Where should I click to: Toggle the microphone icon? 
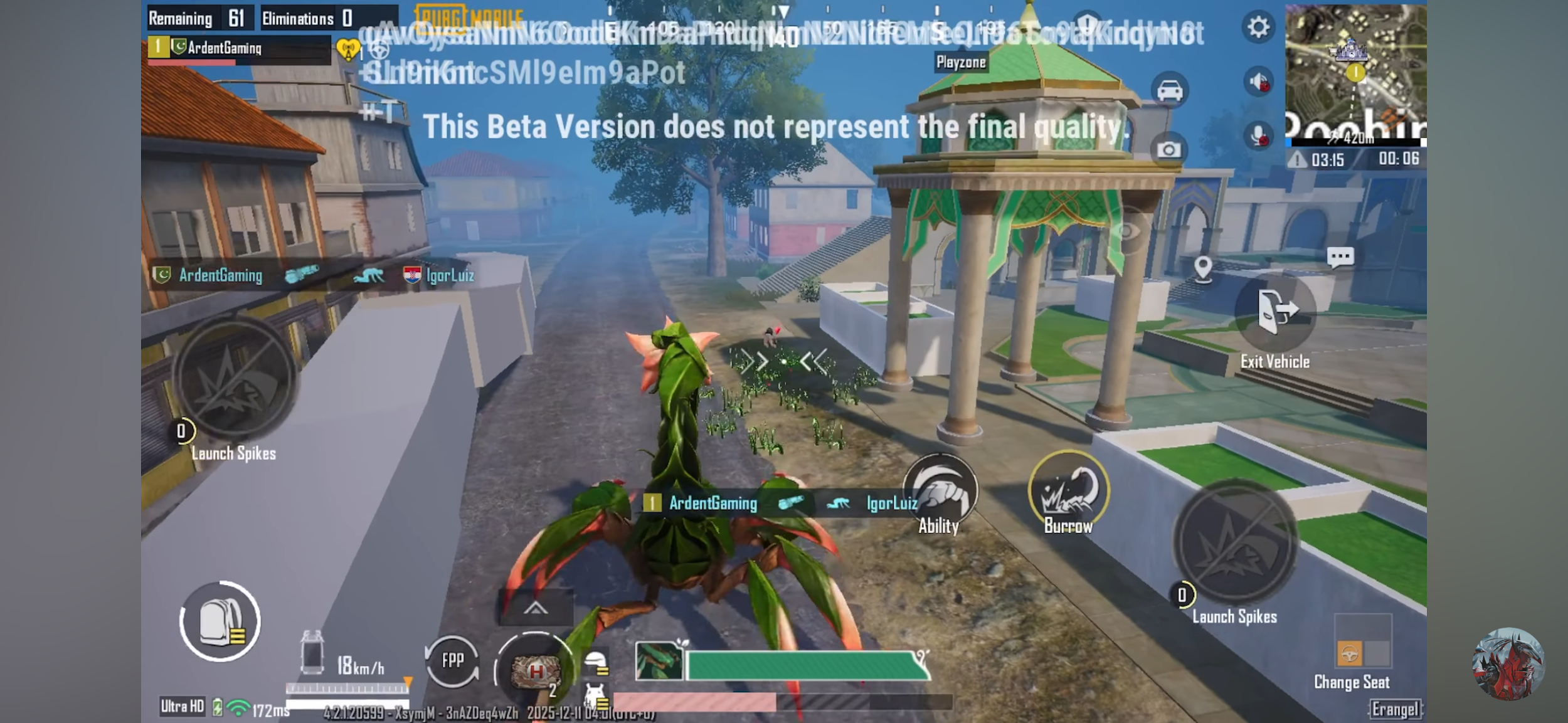(x=1258, y=135)
